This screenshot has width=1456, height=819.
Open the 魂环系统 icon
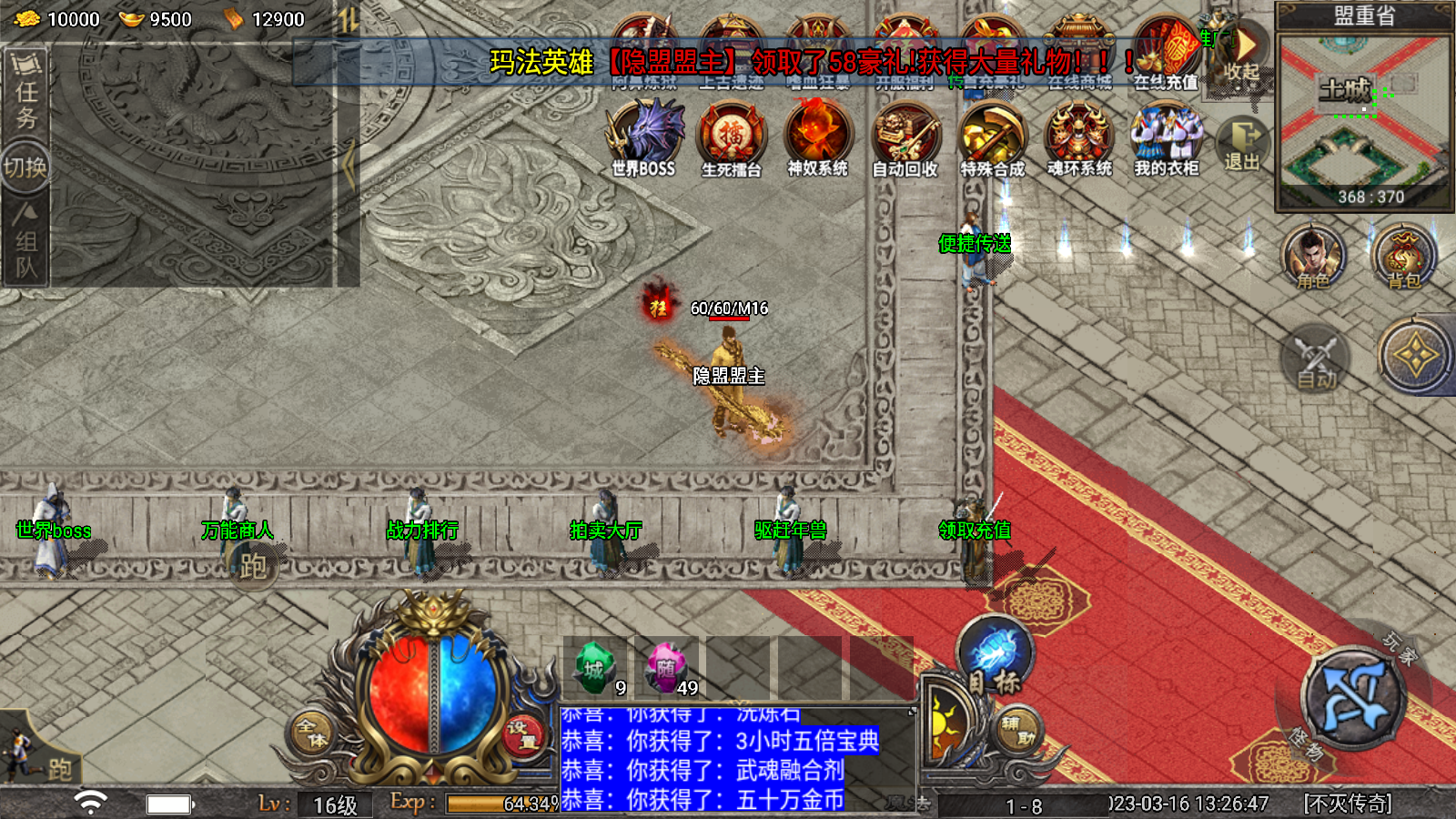pos(1079,136)
